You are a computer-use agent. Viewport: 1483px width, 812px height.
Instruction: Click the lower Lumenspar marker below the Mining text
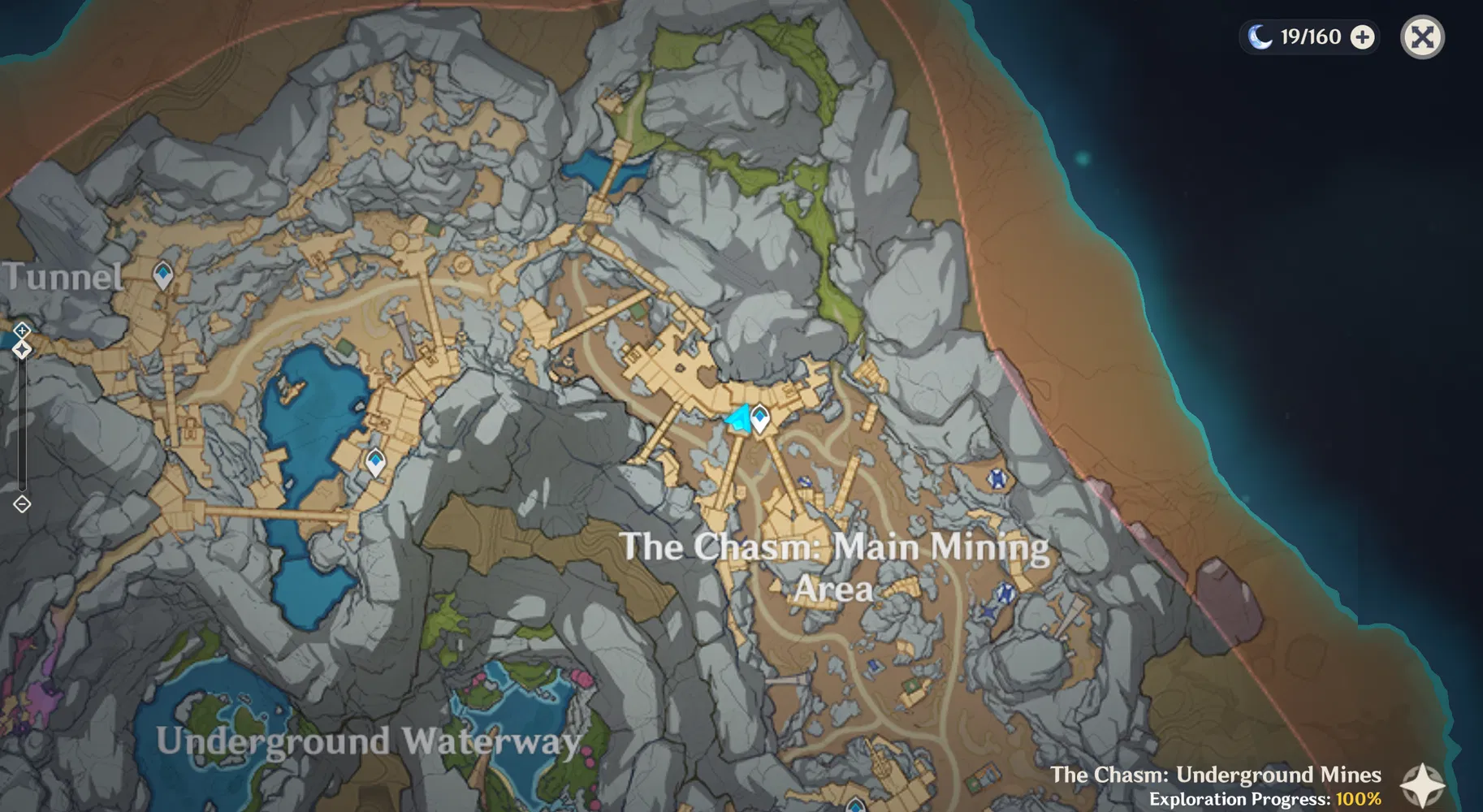1006,592
